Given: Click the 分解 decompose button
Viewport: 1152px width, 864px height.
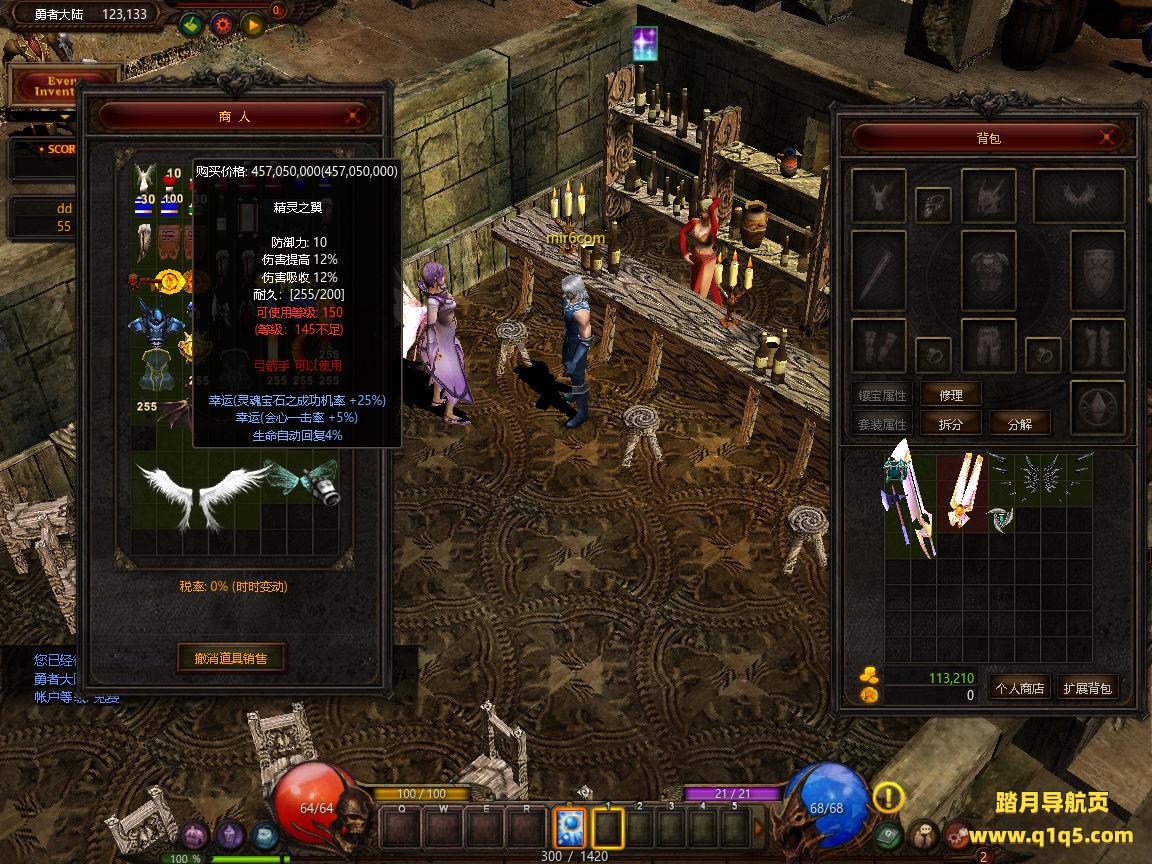Looking at the screenshot, I should pyautogui.click(x=1019, y=424).
